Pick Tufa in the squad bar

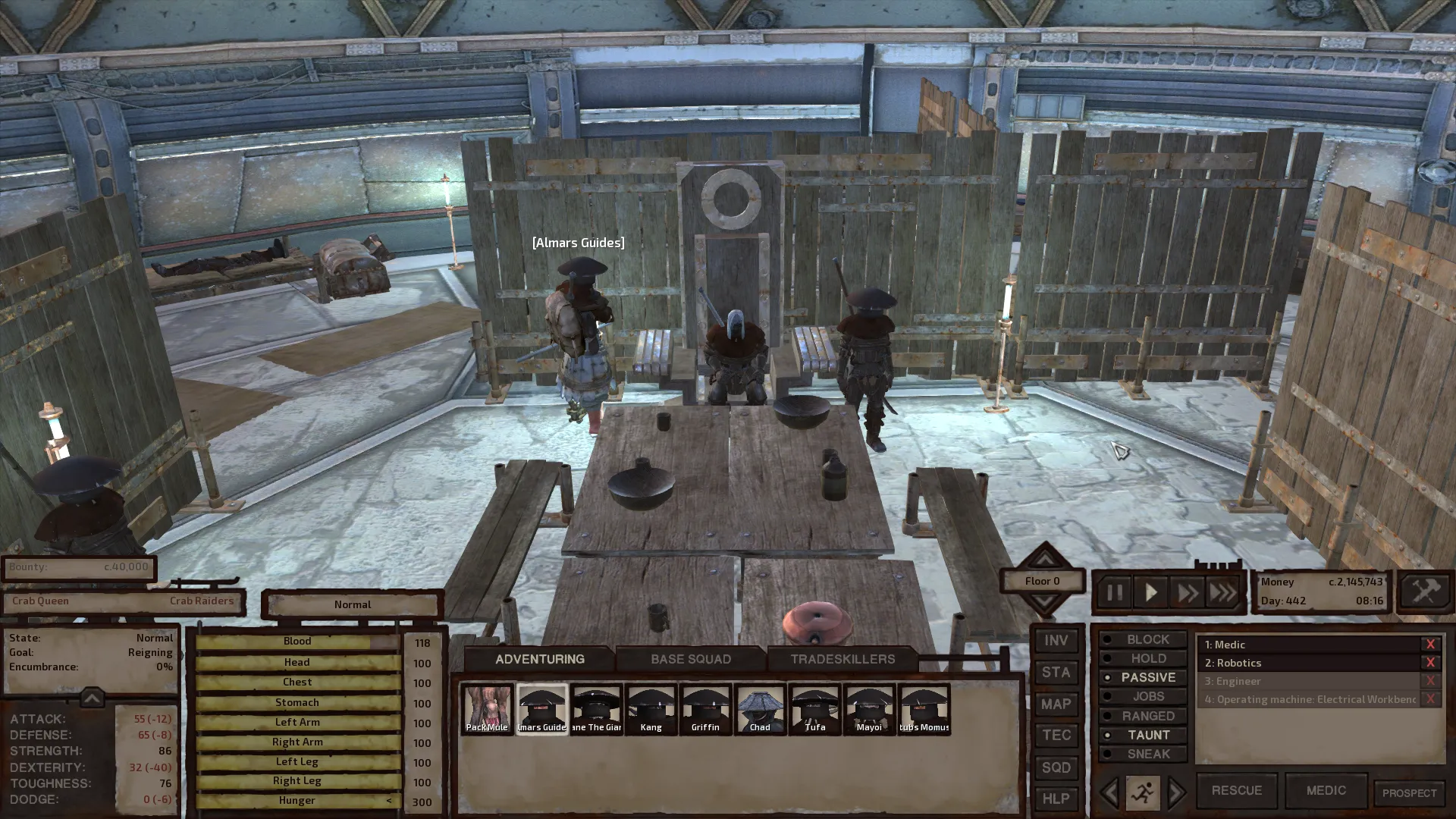click(814, 709)
